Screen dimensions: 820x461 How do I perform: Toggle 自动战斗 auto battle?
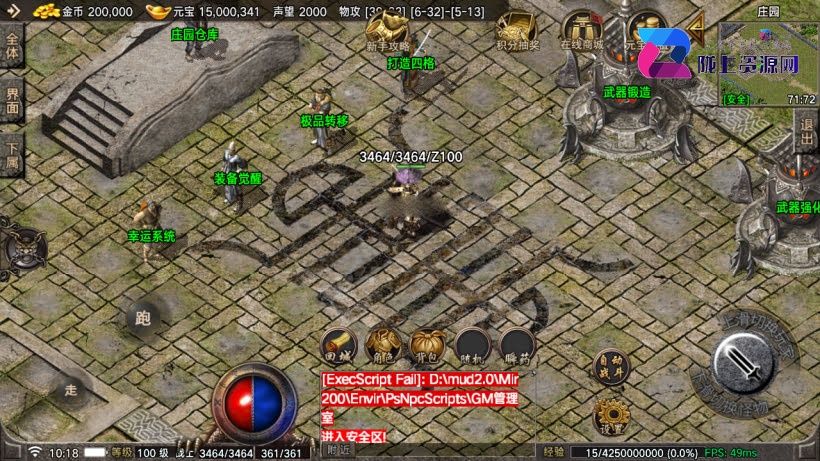(x=609, y=366)
